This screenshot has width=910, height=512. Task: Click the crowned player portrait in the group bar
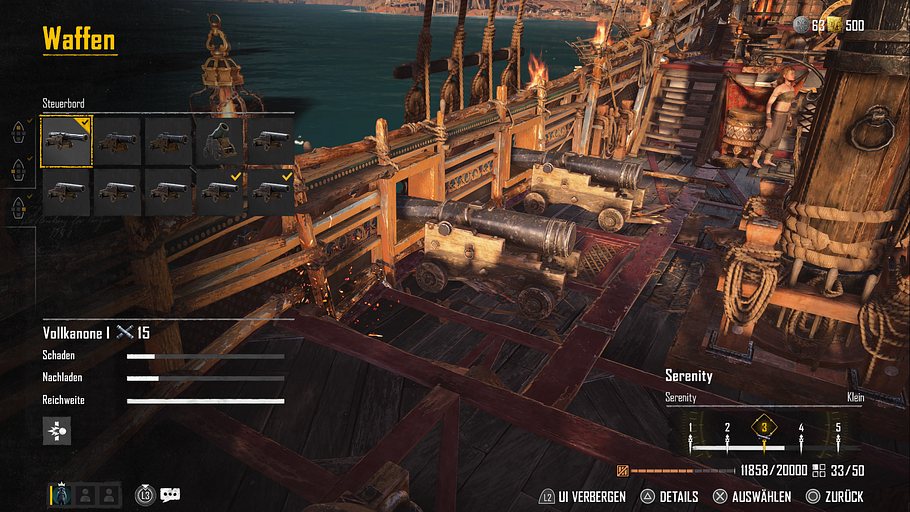pyautogui.click(x=61, y=494)
